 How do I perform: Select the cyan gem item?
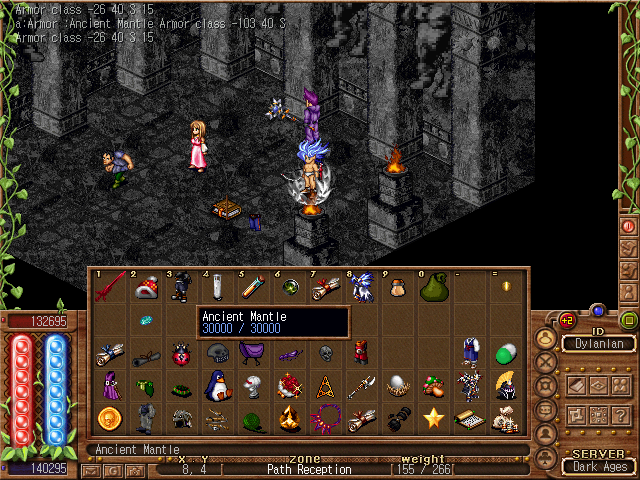145,320
